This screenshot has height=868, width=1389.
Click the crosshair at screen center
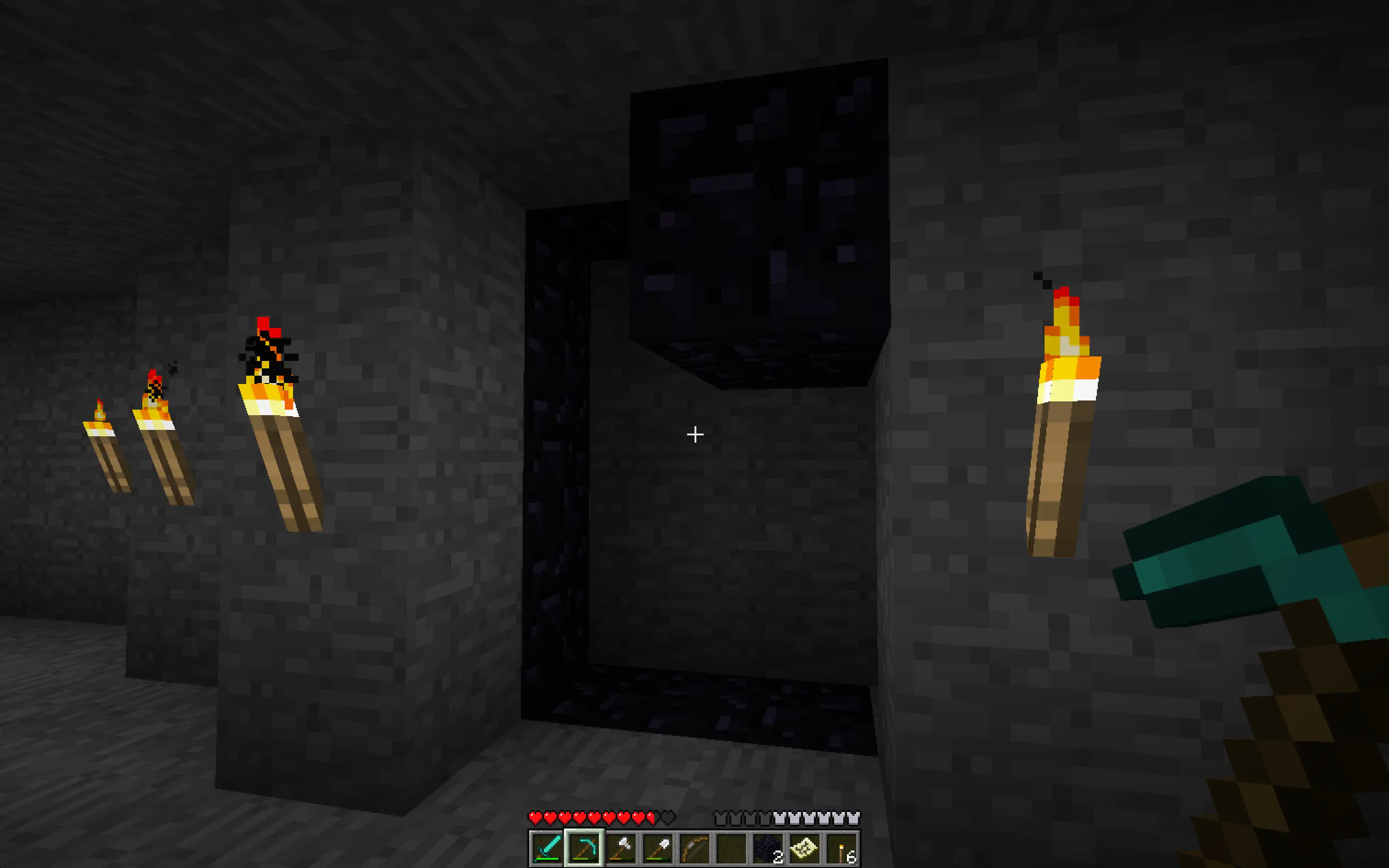[694, 435]
